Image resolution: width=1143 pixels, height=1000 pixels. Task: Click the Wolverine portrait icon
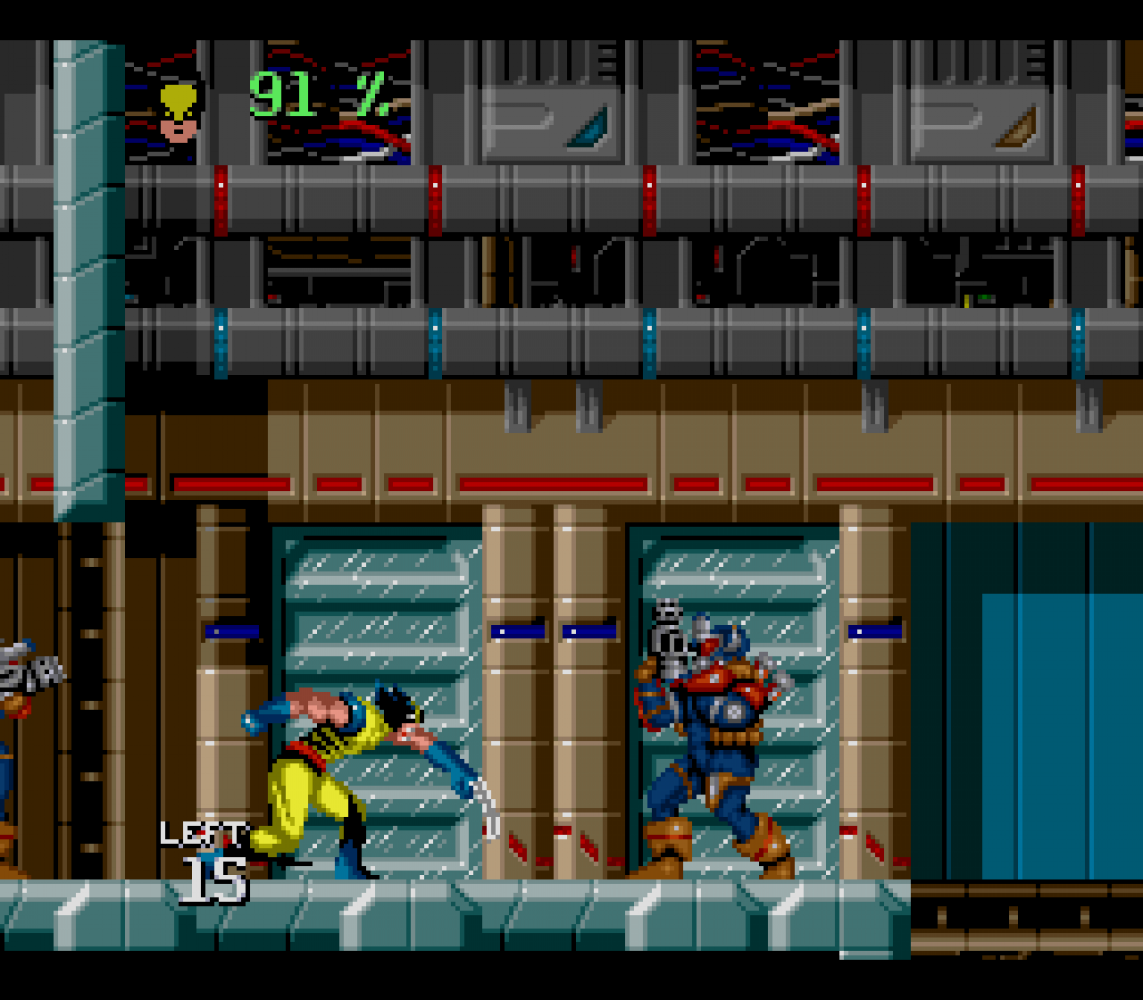point(180,109)
